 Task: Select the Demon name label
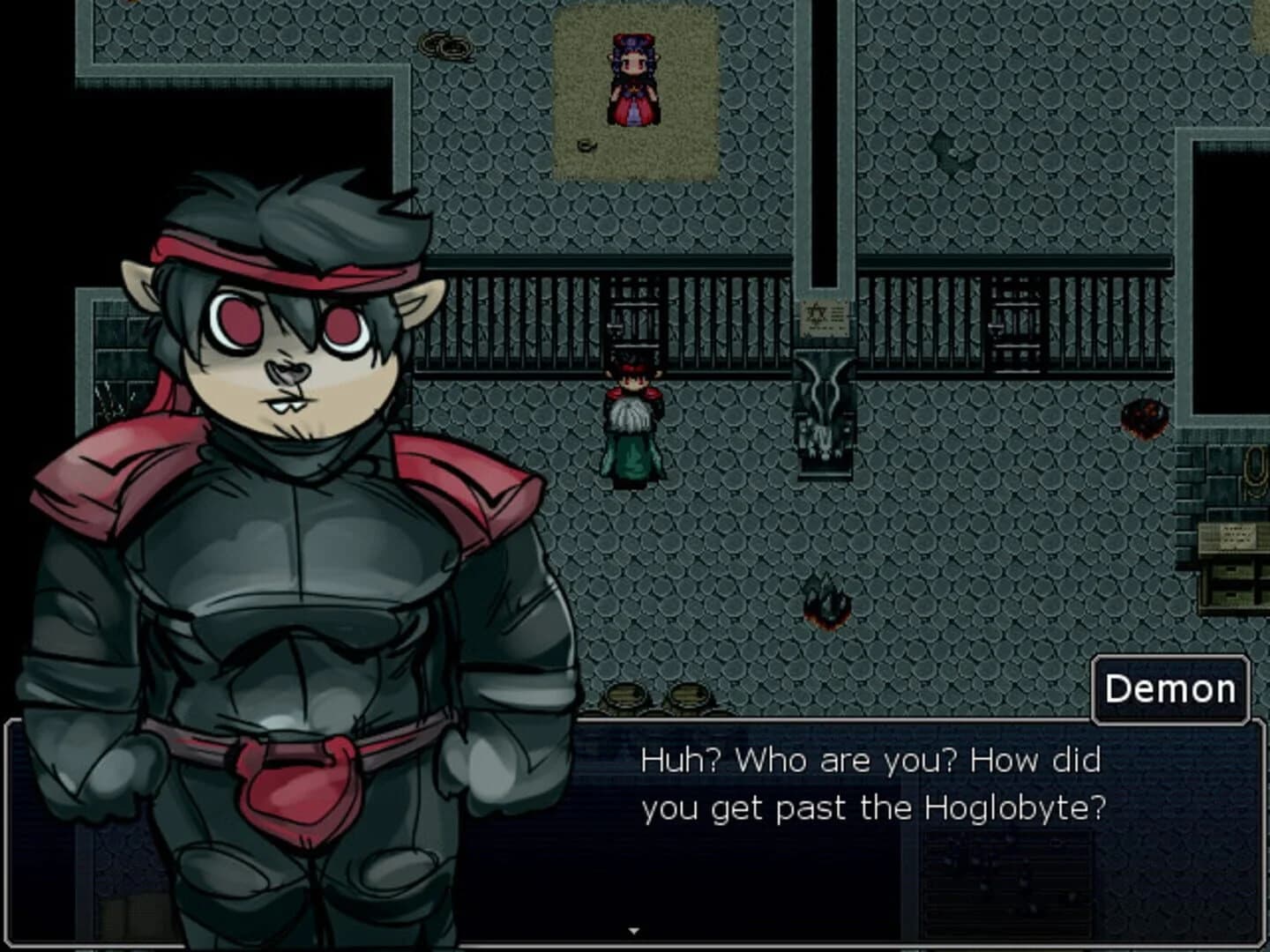(x=1169, y=689)
